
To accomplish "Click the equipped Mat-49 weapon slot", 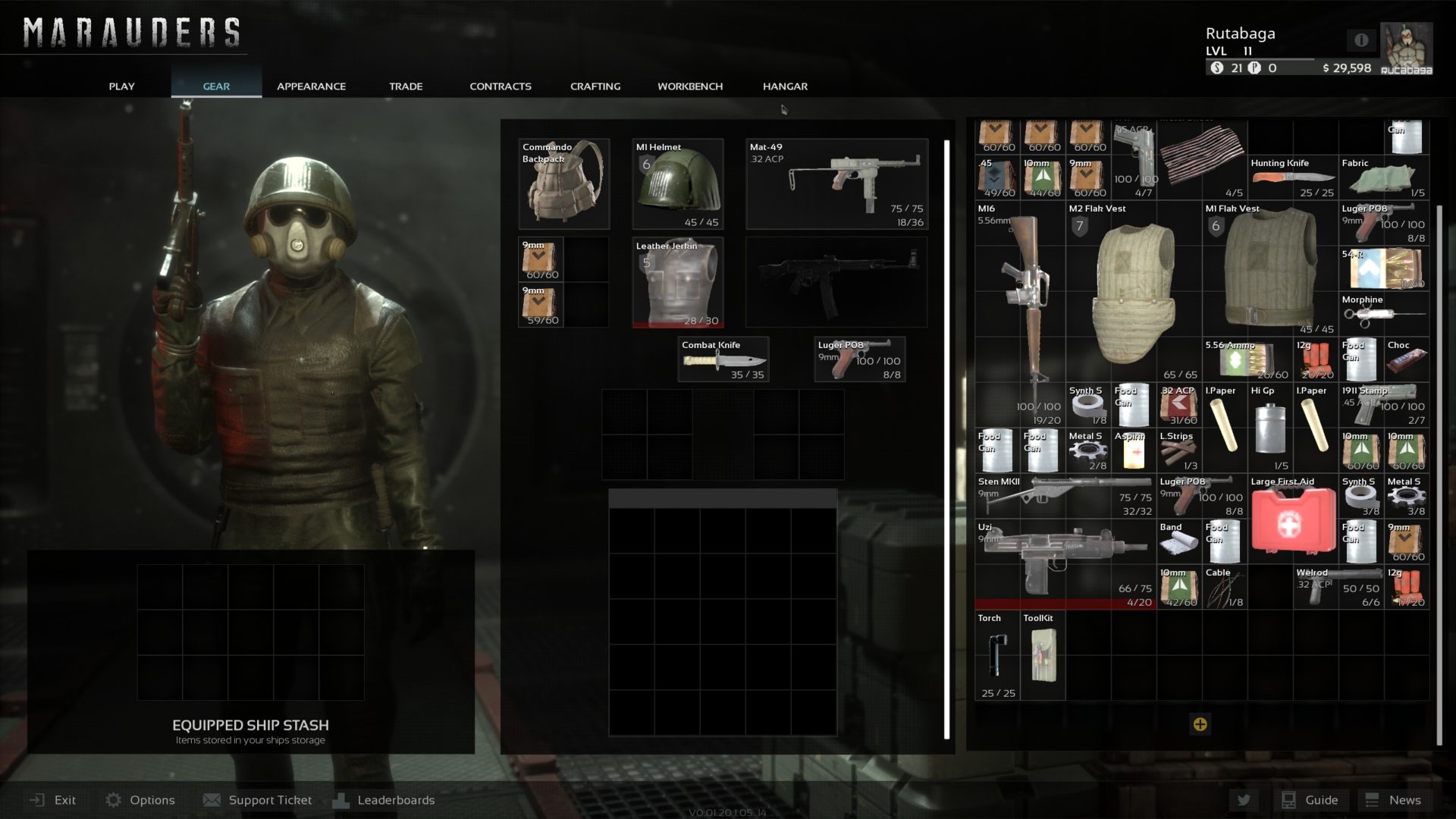I will [x=836, y=184].
